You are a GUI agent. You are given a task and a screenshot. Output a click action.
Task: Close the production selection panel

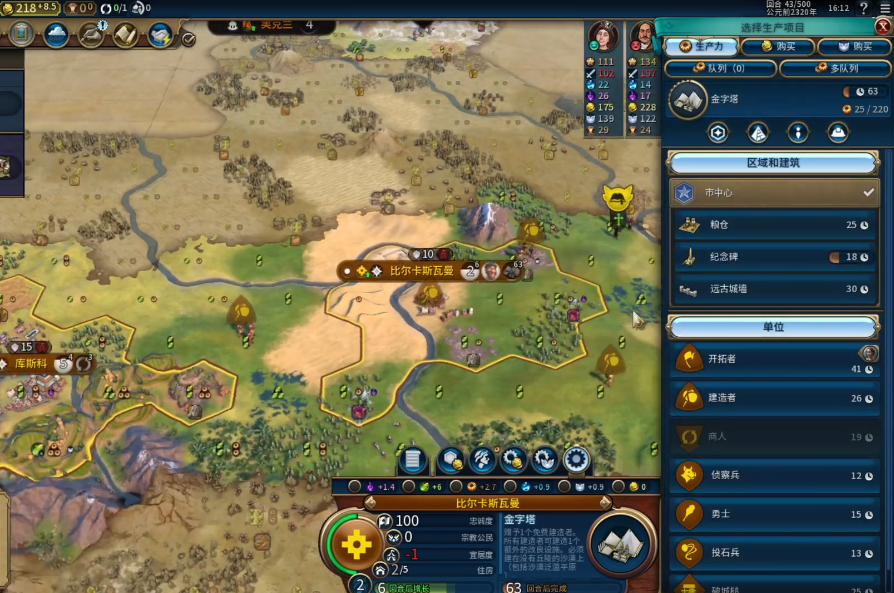point(882,27)
